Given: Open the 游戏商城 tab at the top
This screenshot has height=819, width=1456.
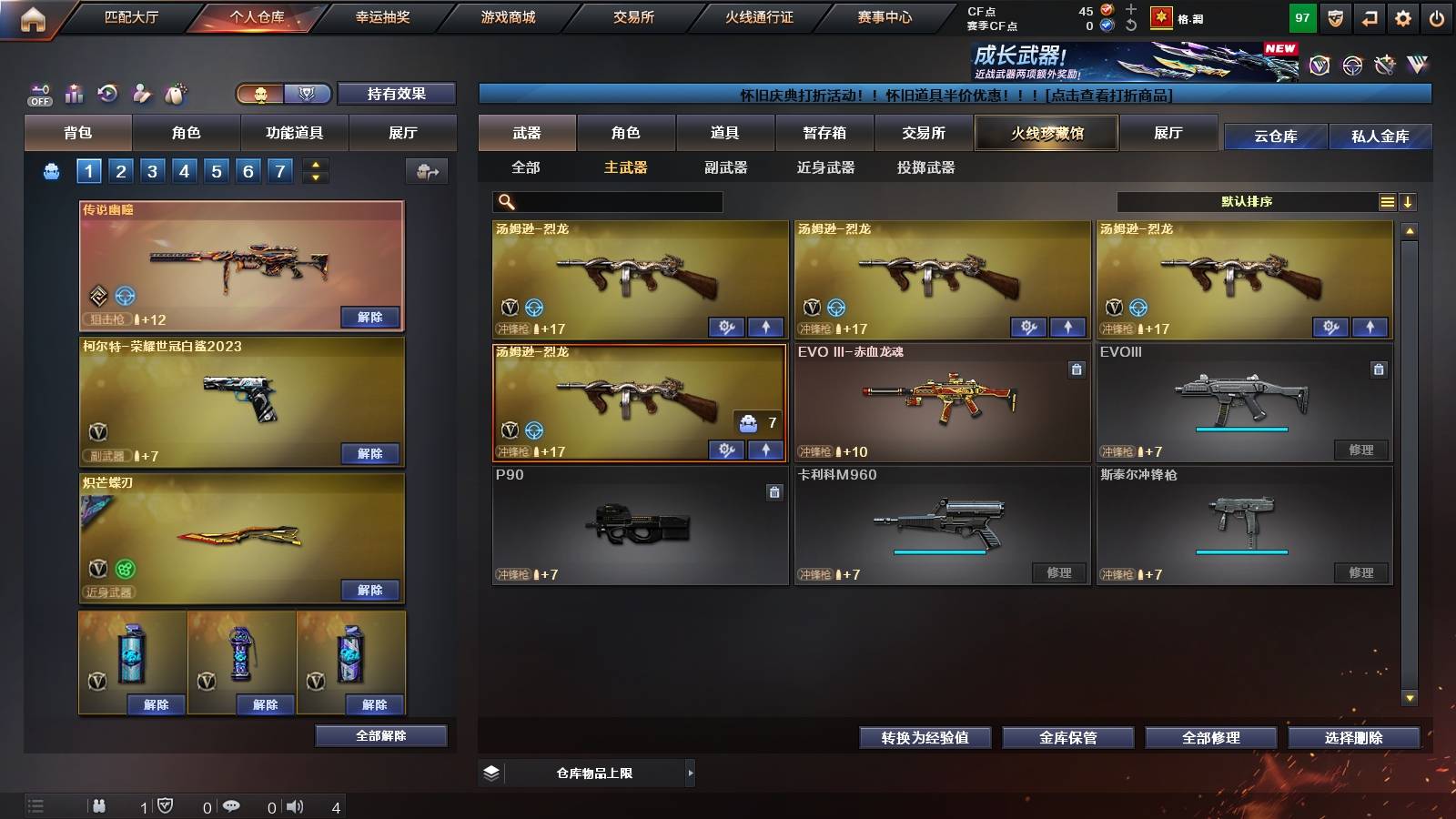Looking at the screenshot, I should [x=506, y=16].
